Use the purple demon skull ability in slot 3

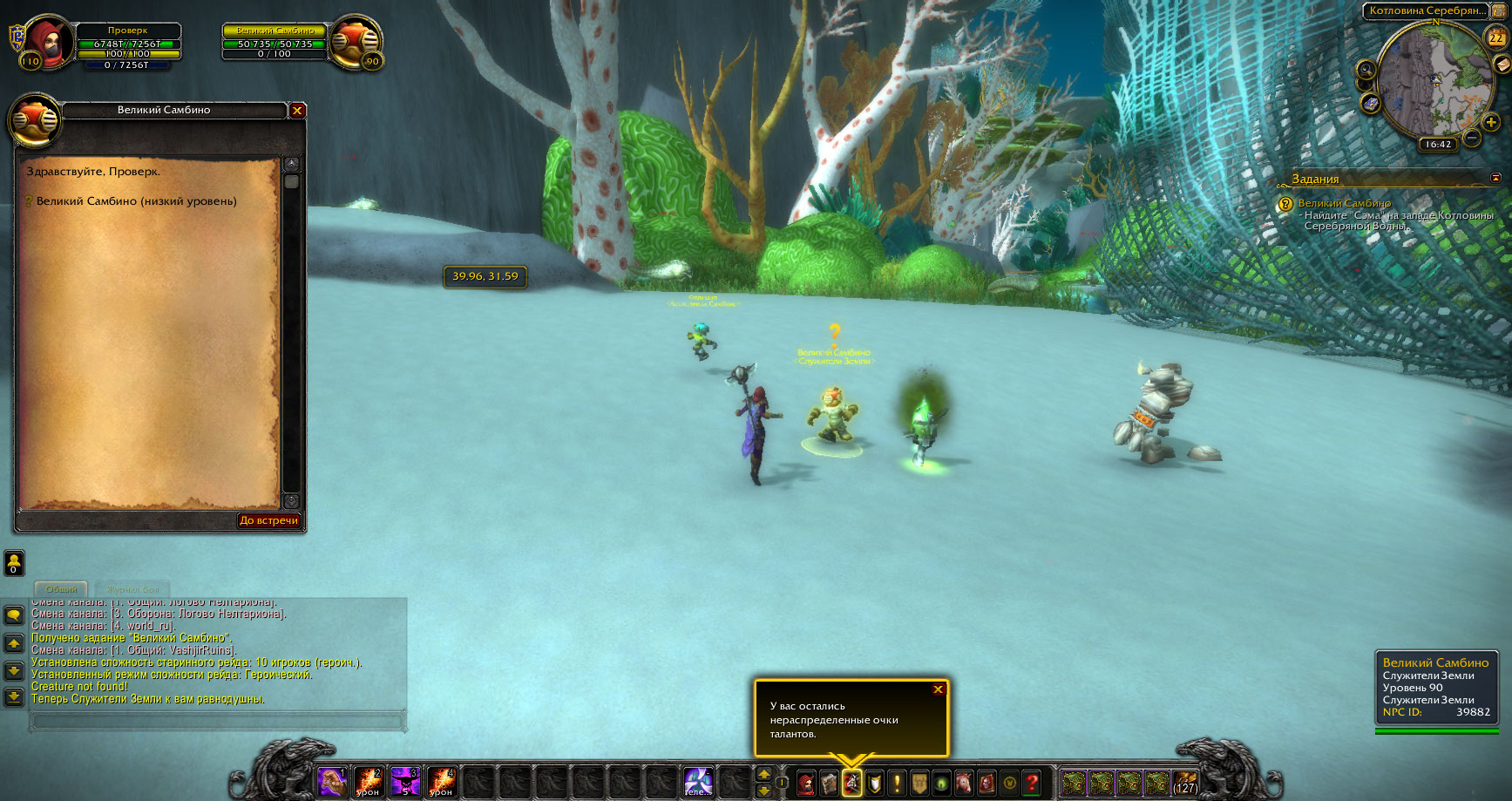pos(405,782)
